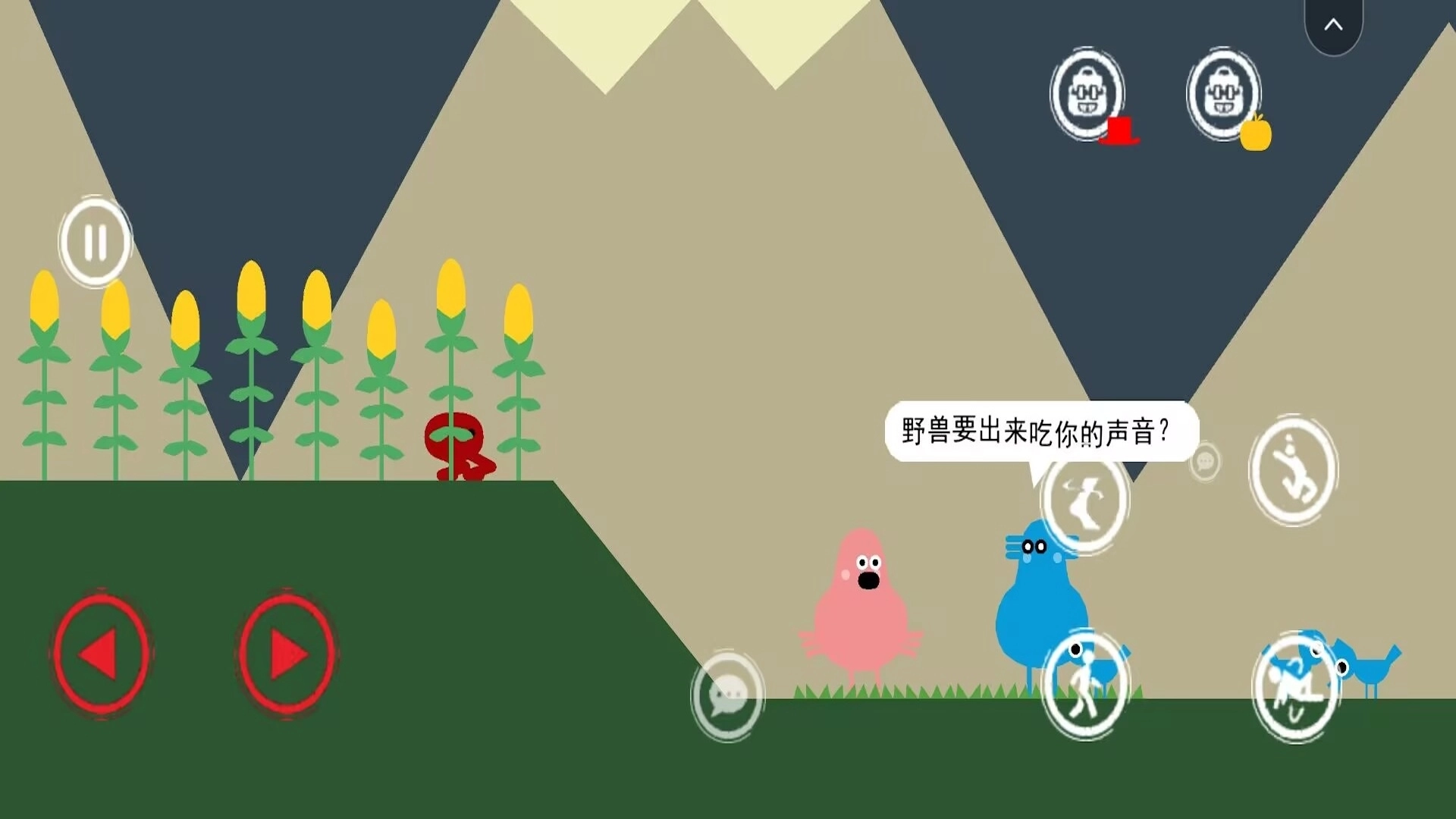Select the jump action icon

click(x=1293, y=470)
